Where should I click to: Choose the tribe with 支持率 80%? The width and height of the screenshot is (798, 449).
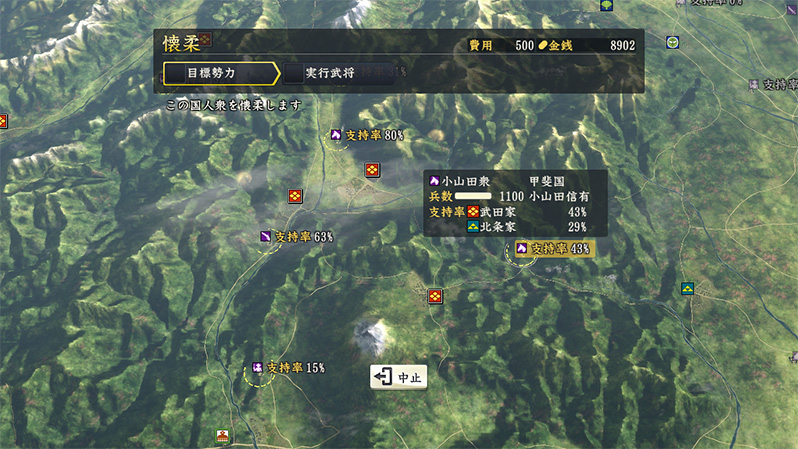pyautogui.click(x=366, y=135)
